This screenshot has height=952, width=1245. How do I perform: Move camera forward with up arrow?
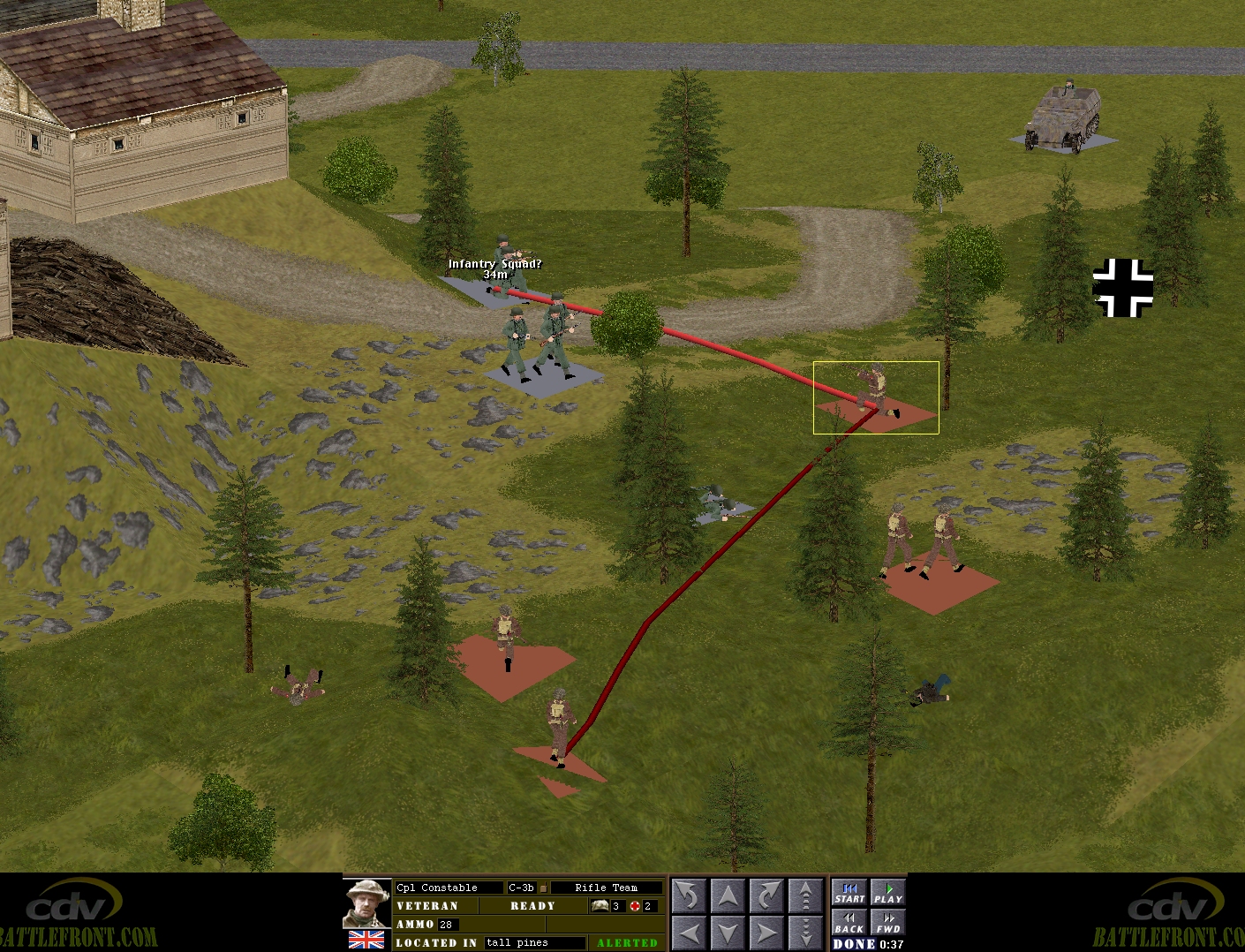728,895
